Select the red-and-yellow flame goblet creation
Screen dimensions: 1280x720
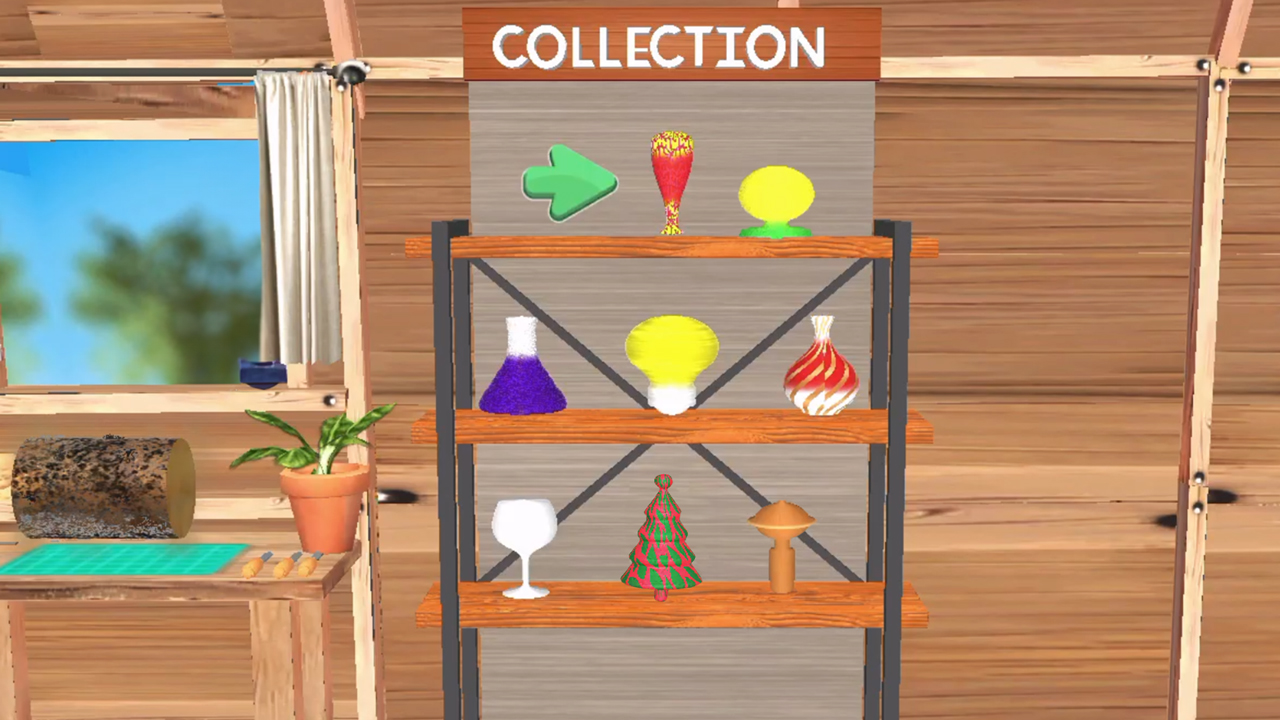pos(672,180)
